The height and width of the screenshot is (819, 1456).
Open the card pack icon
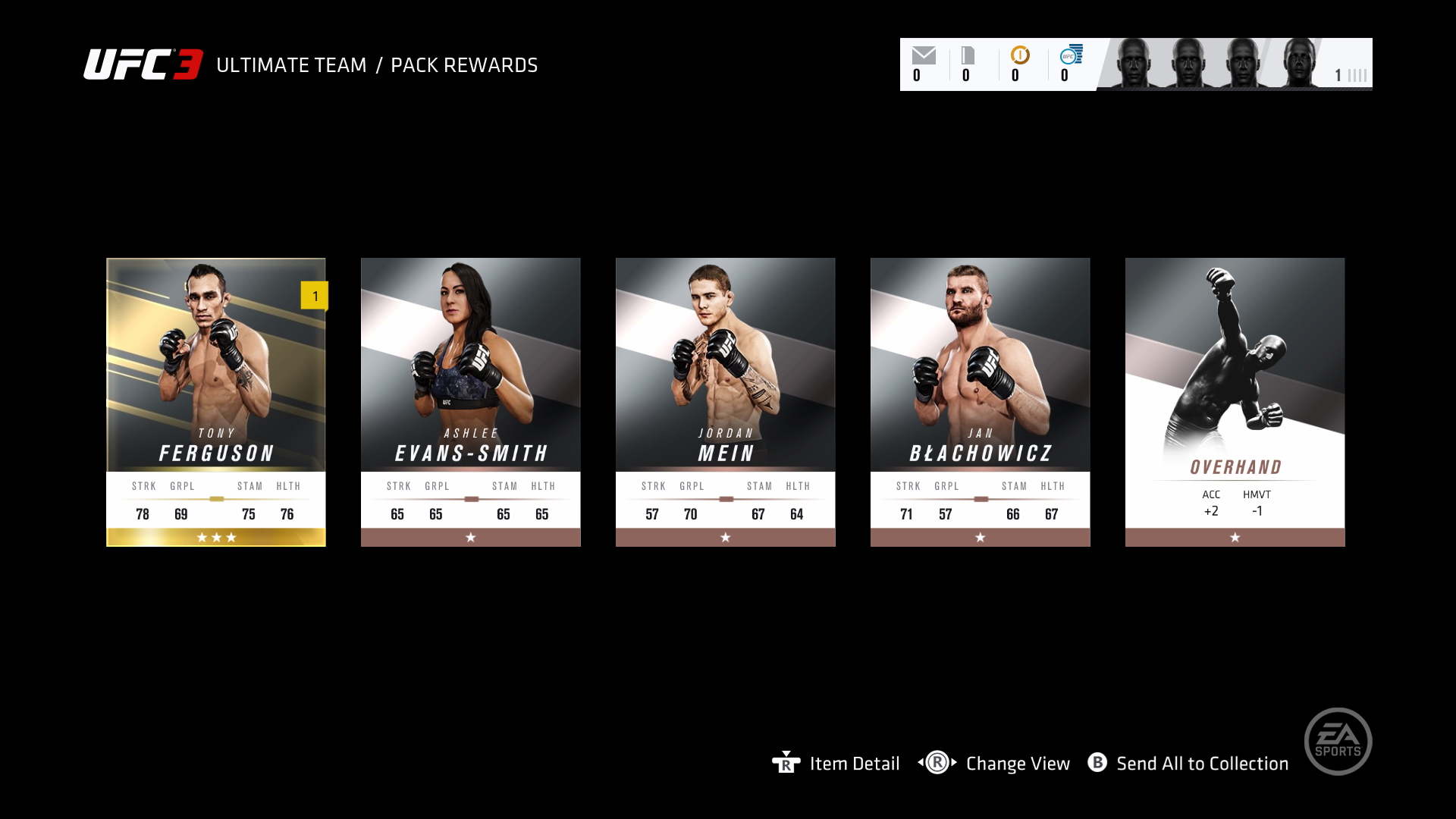(x=968, y=55)
